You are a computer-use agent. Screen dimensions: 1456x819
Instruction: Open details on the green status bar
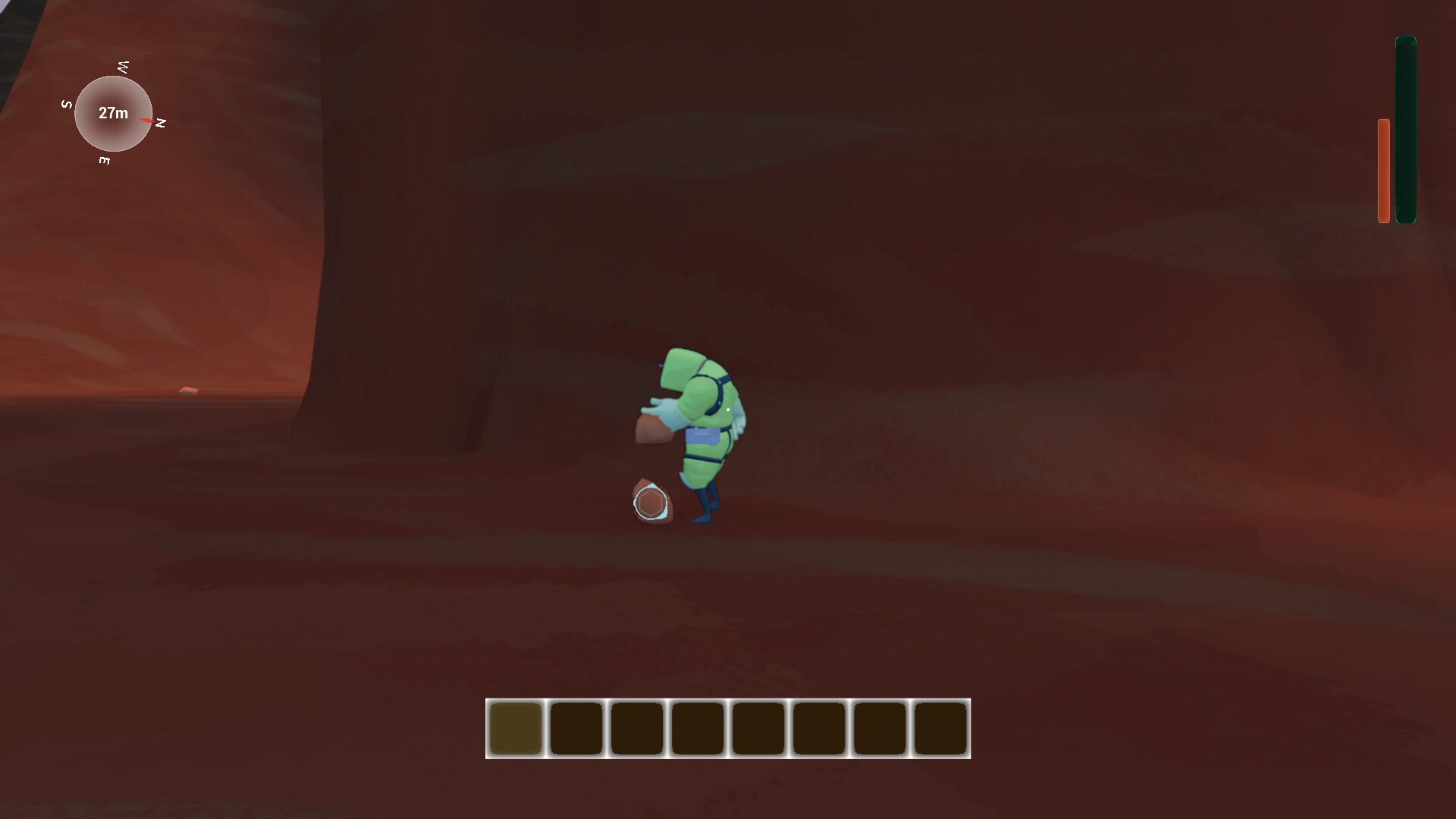(1404, 129)
